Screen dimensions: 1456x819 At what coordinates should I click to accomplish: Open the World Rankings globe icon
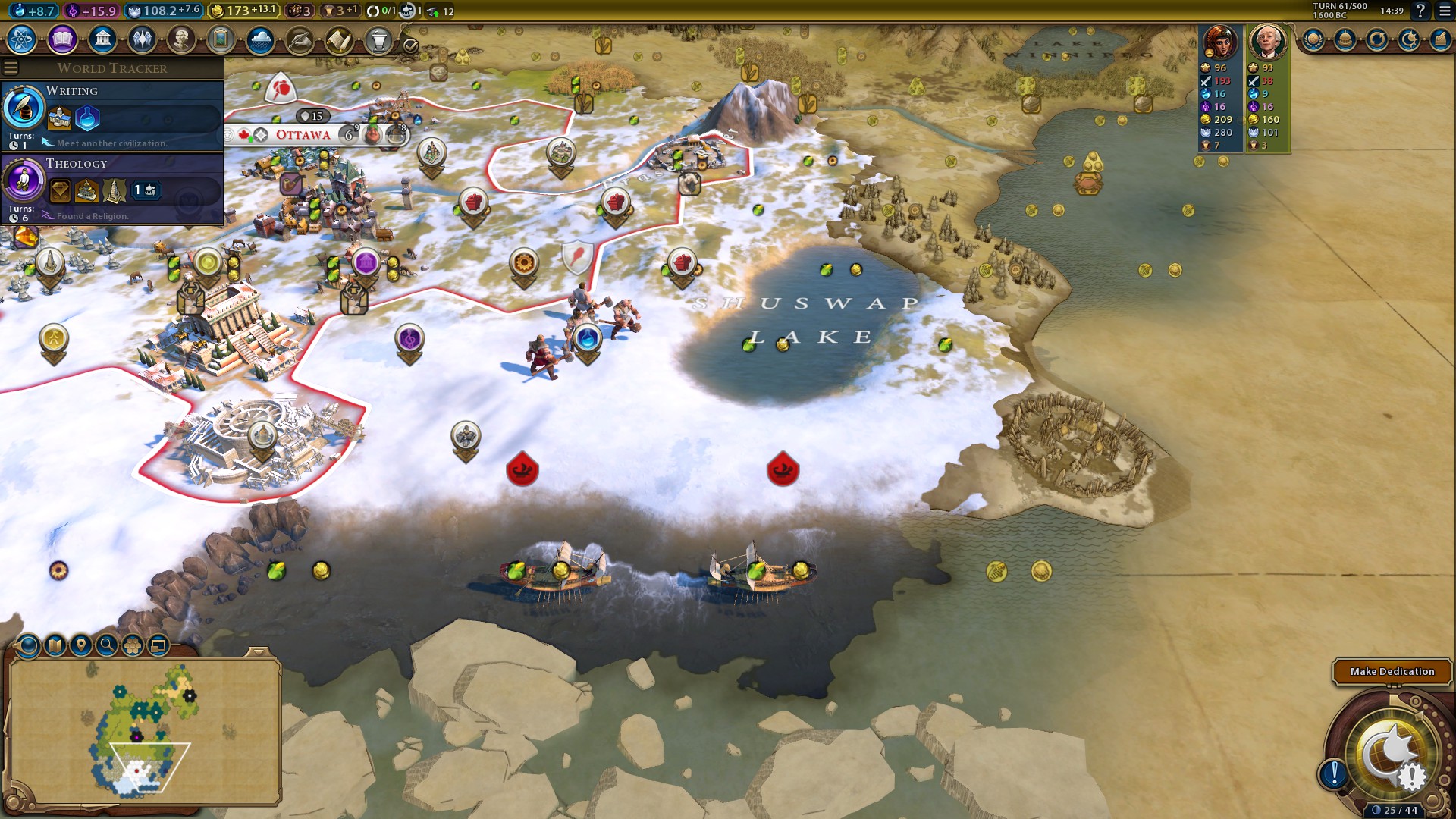pyautogui.click(x=1313, y=39)
